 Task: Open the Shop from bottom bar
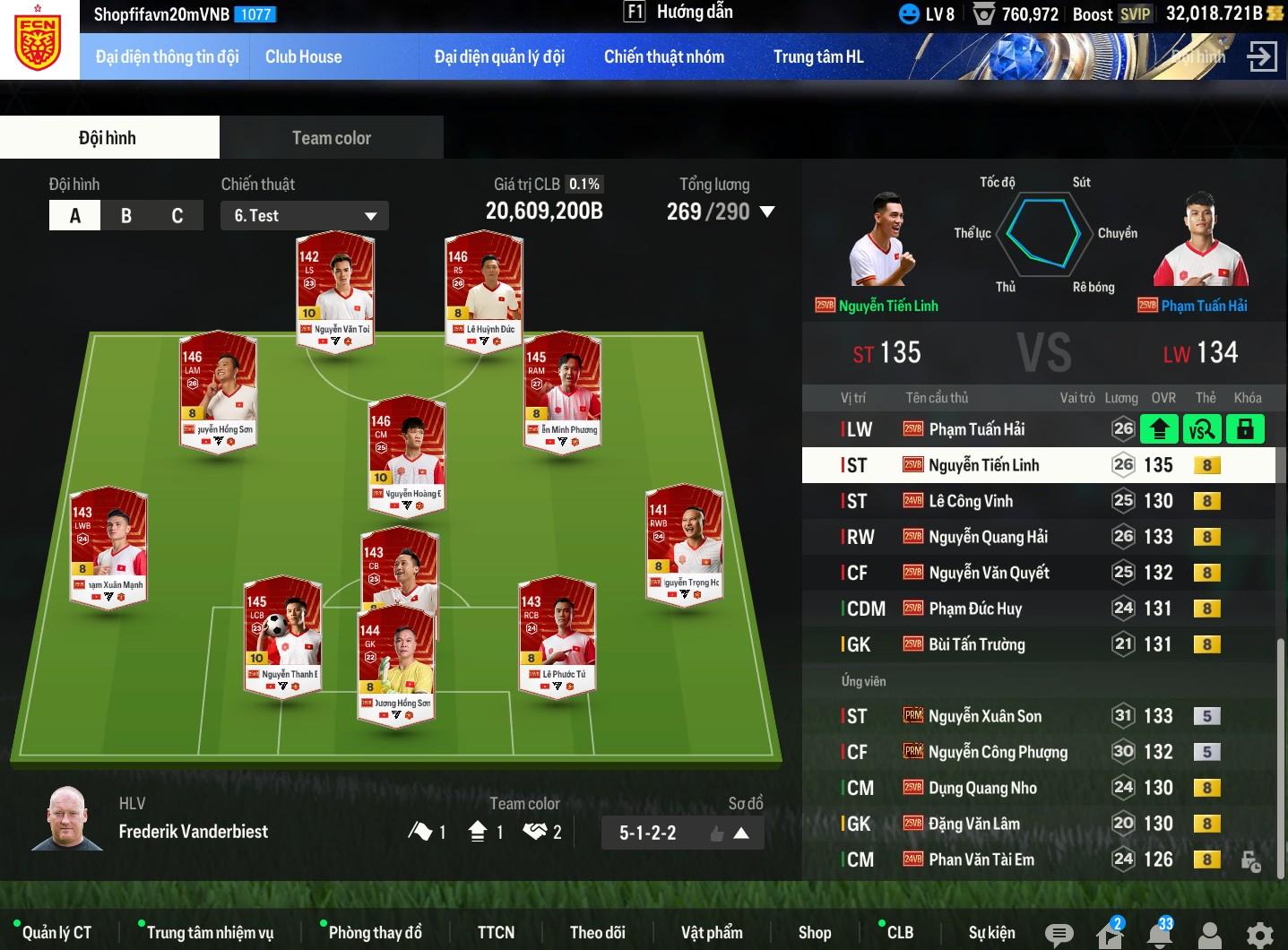click(x=814, y=933)
